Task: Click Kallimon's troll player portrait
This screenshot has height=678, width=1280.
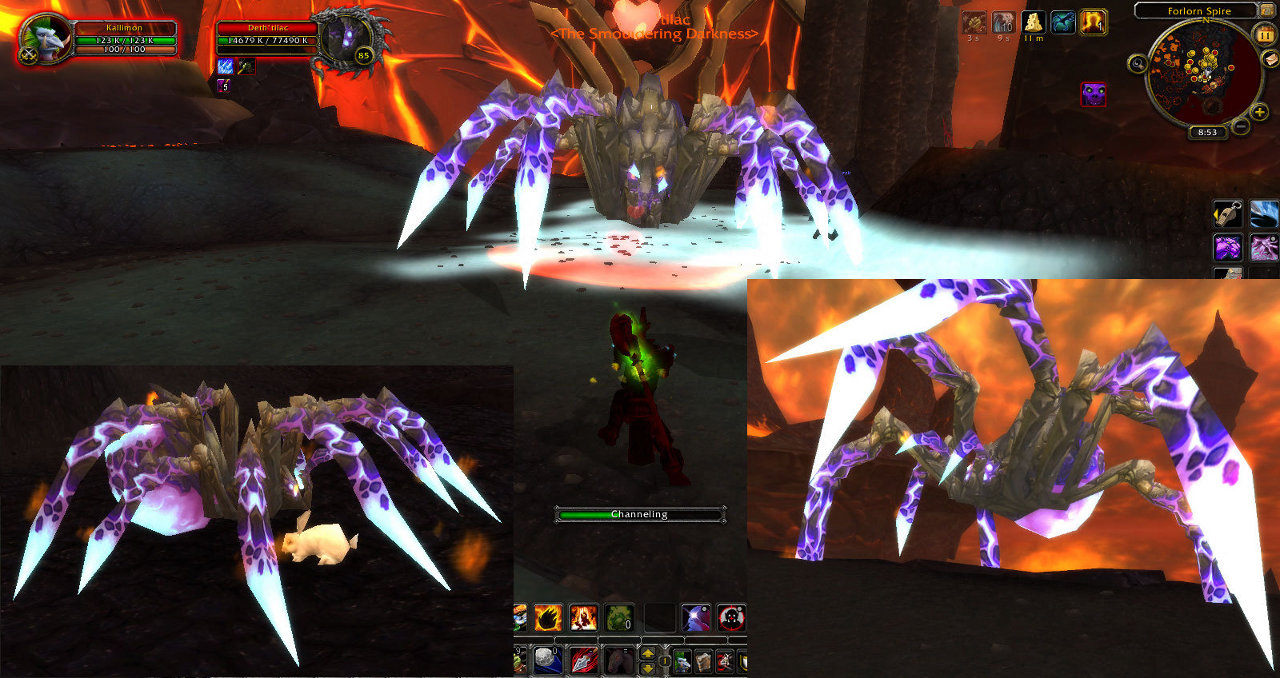Action: (45, 40)
